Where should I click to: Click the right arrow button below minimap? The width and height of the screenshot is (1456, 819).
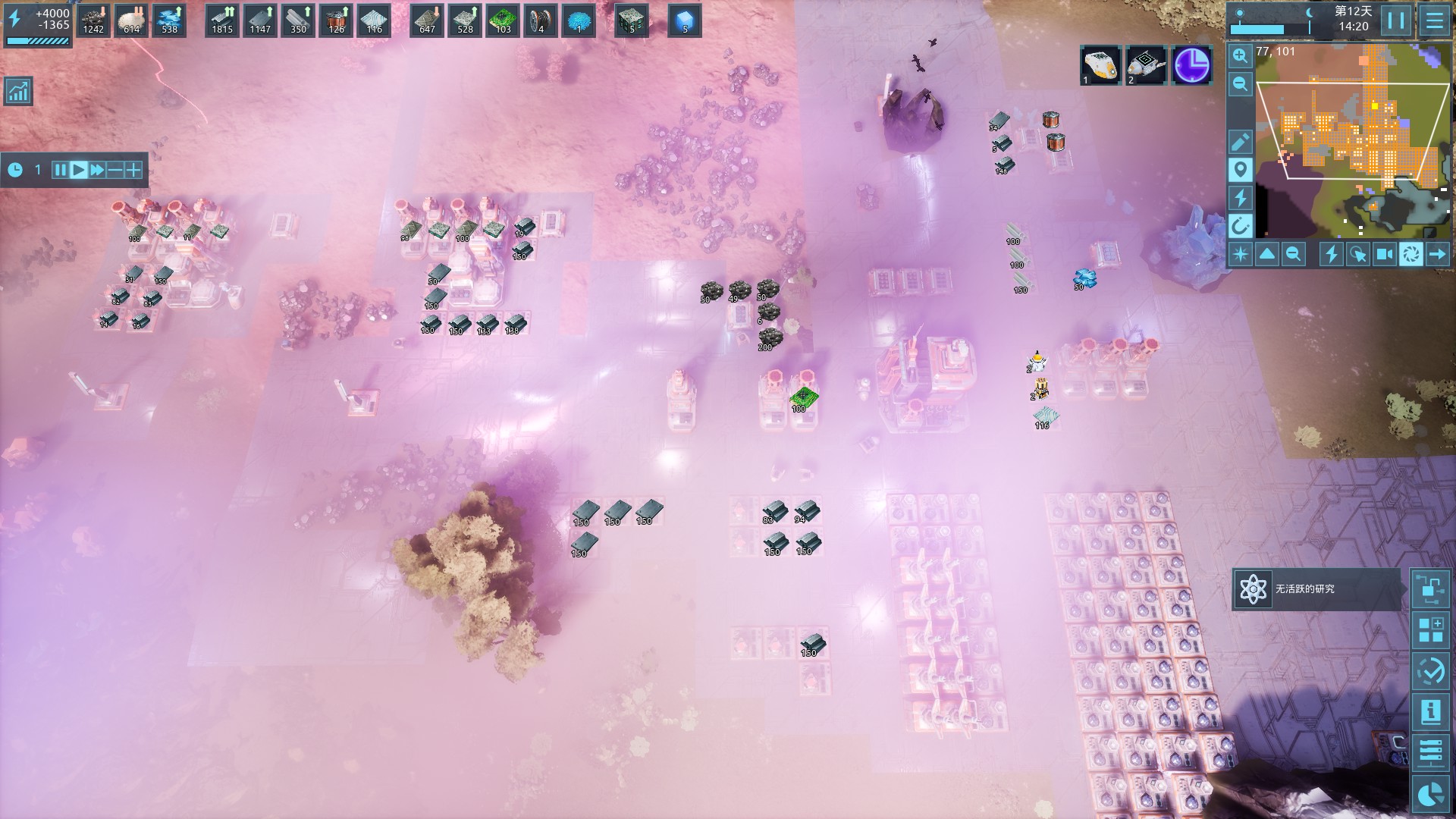(x=1438, y=254)
